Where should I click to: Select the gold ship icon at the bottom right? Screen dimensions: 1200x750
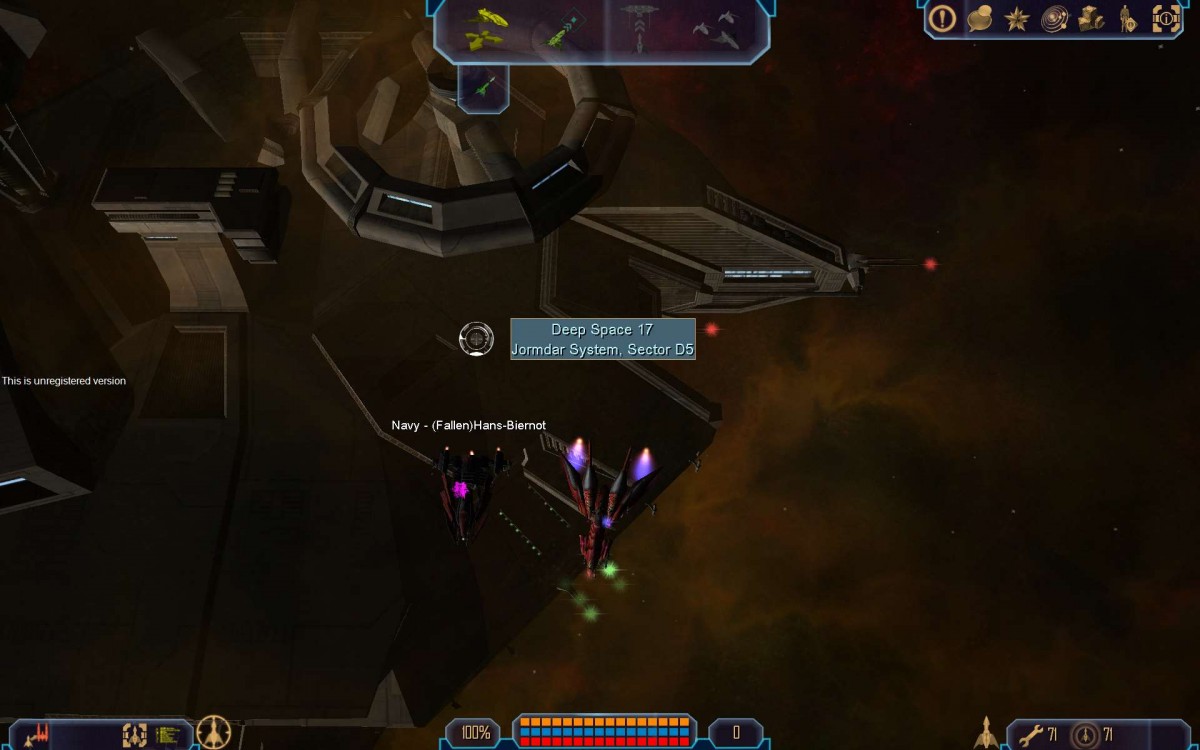tap(987, 733)
